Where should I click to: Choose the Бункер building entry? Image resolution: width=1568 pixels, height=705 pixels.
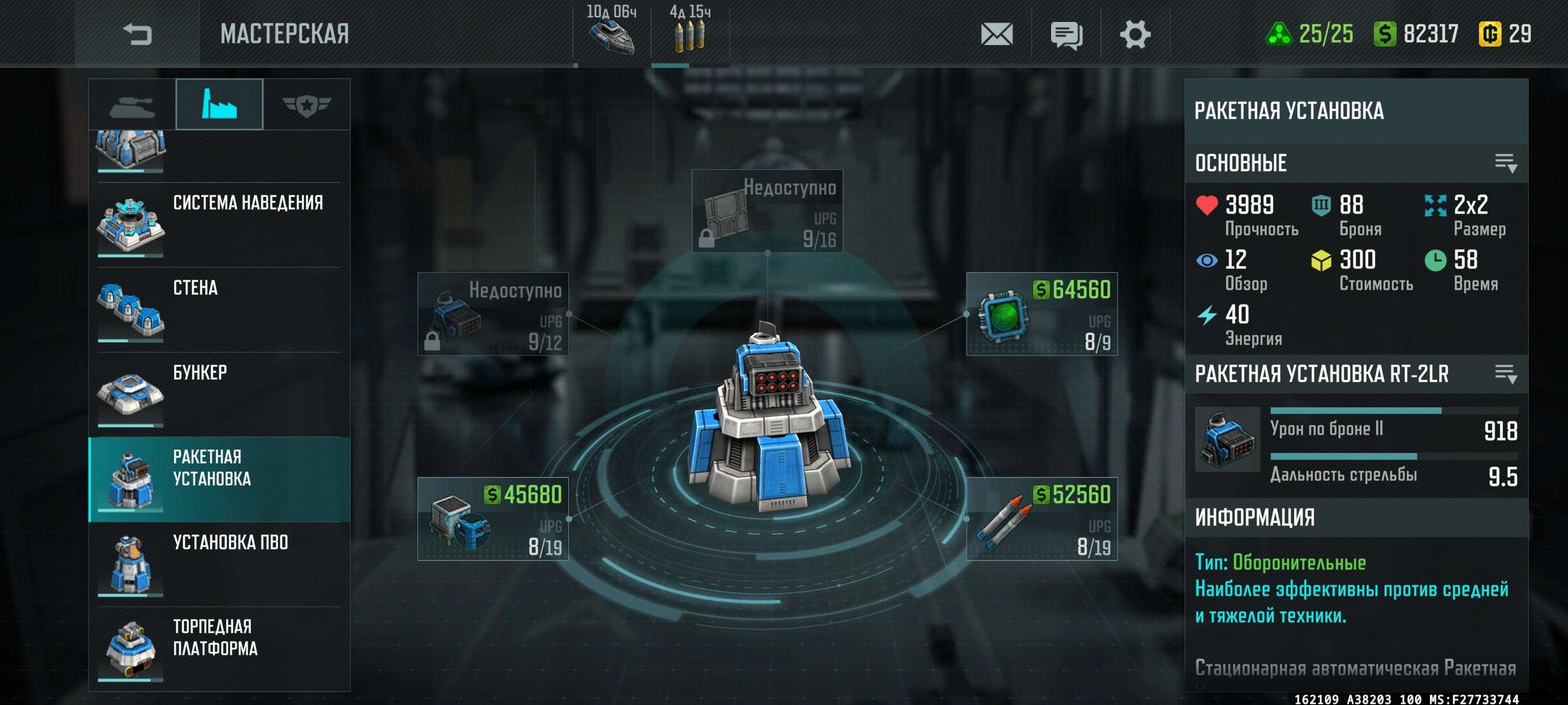coord(219,395)
